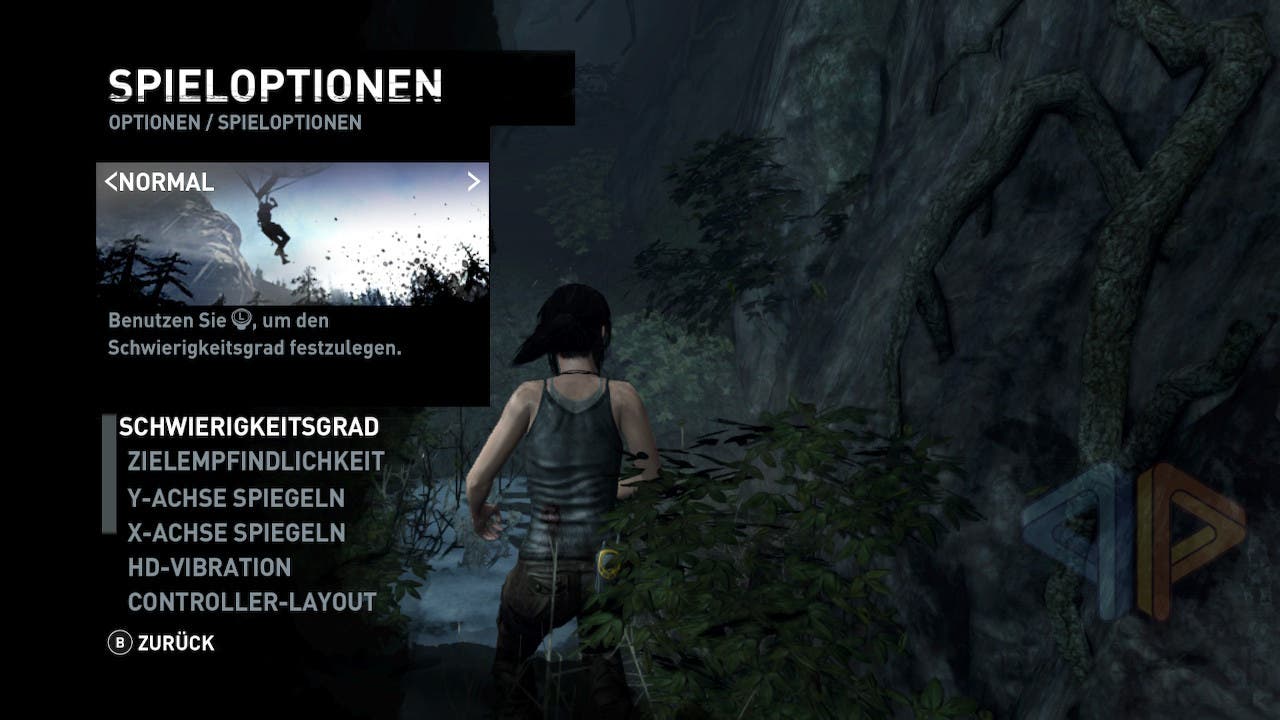The height and width of the screenshot is (720, 1280).
Task: Click the left arrow beside Normal difficulty
Action: (x=111, y=182)
